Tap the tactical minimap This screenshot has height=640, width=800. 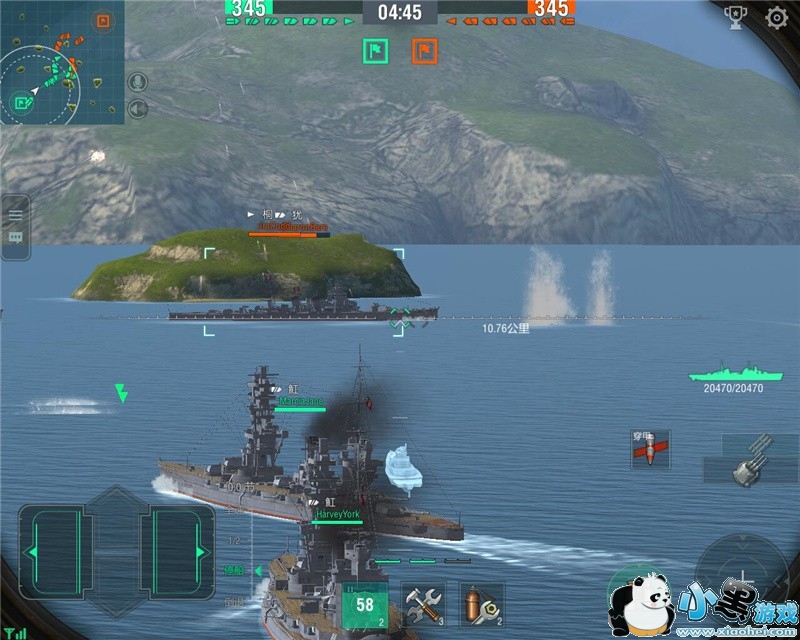(x=62, y=62)
